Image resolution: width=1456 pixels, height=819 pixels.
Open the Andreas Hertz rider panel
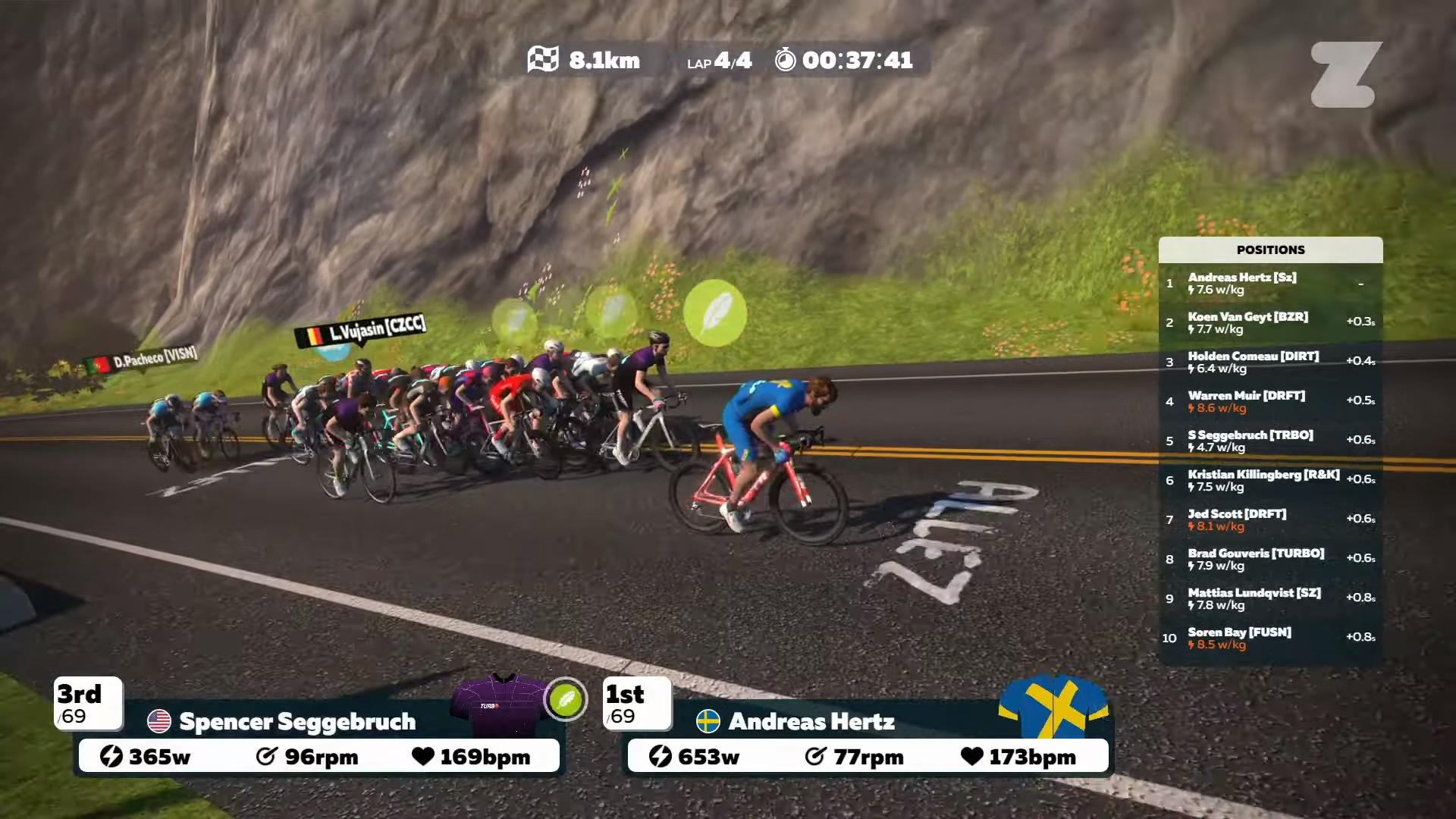pyautogui.click(x=811, y=722)
